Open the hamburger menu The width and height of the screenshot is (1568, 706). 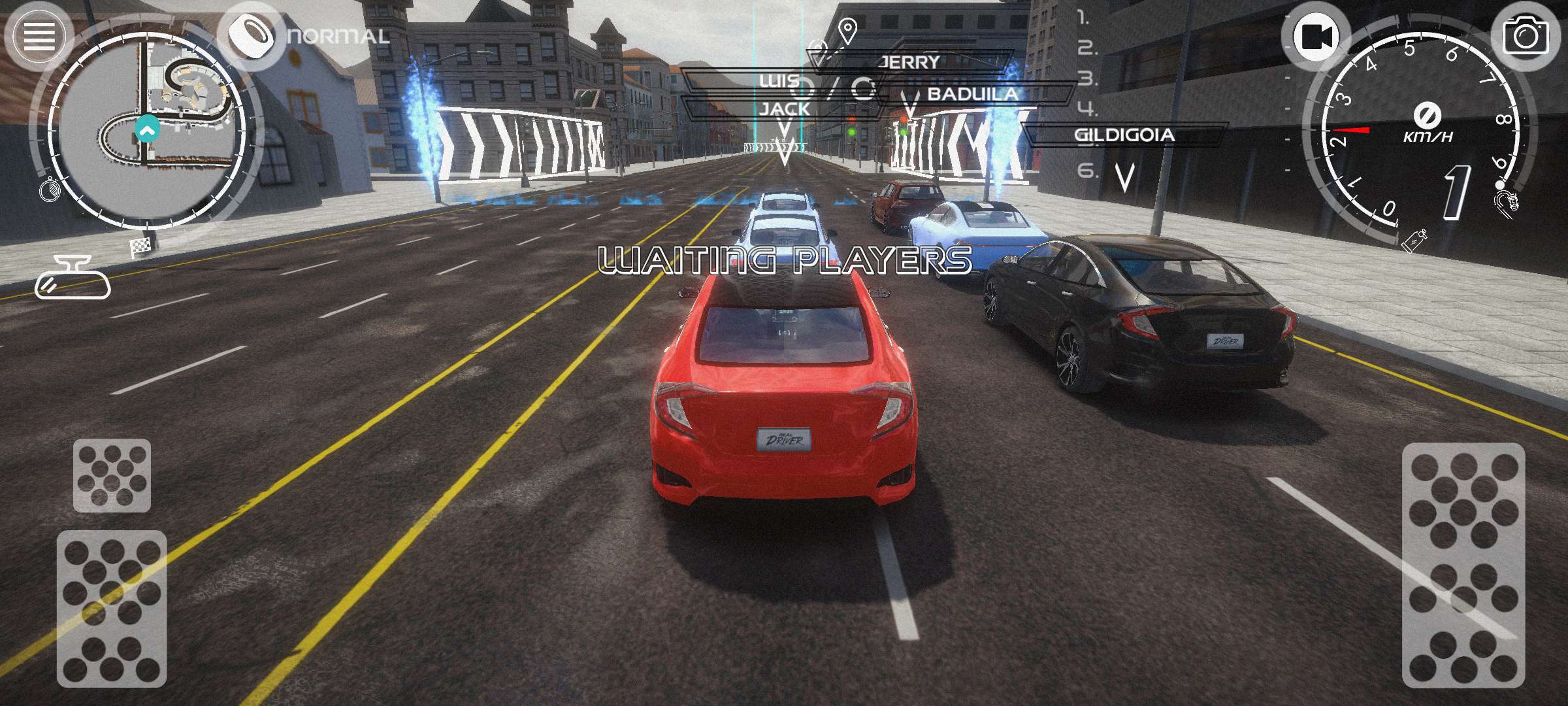tap(39, 36)
